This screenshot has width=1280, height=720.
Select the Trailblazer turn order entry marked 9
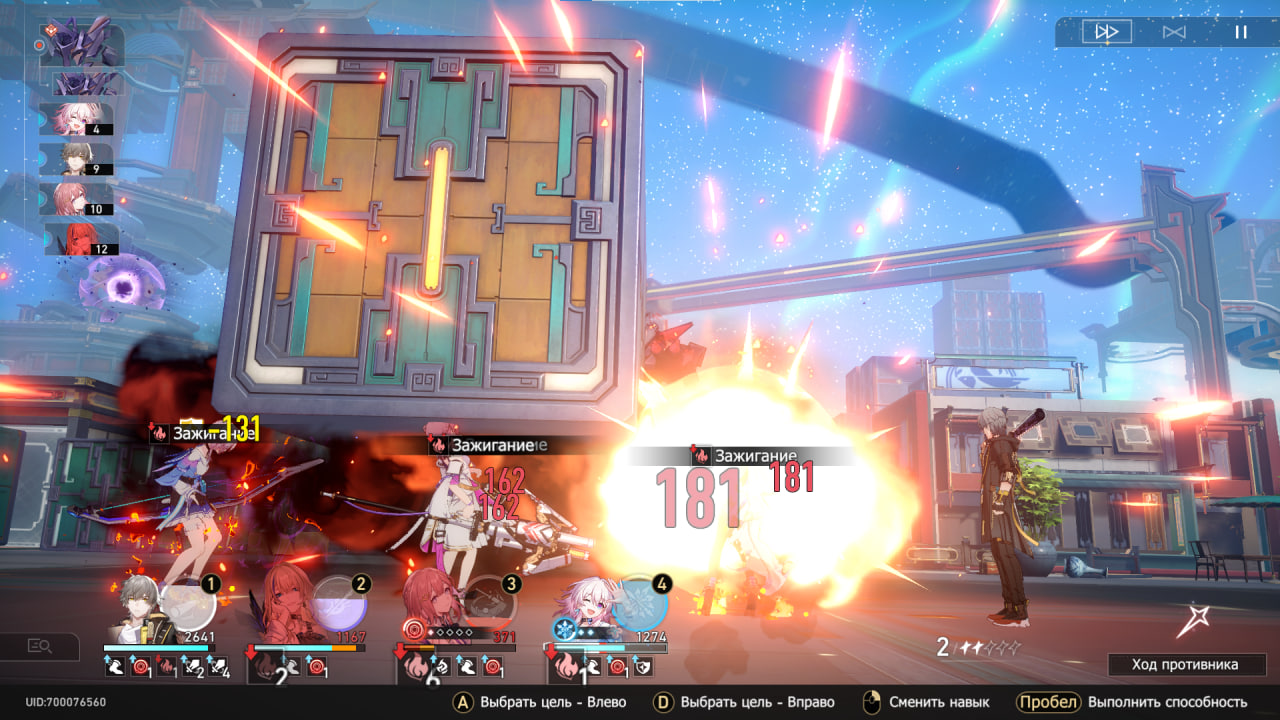click(76, 159)
